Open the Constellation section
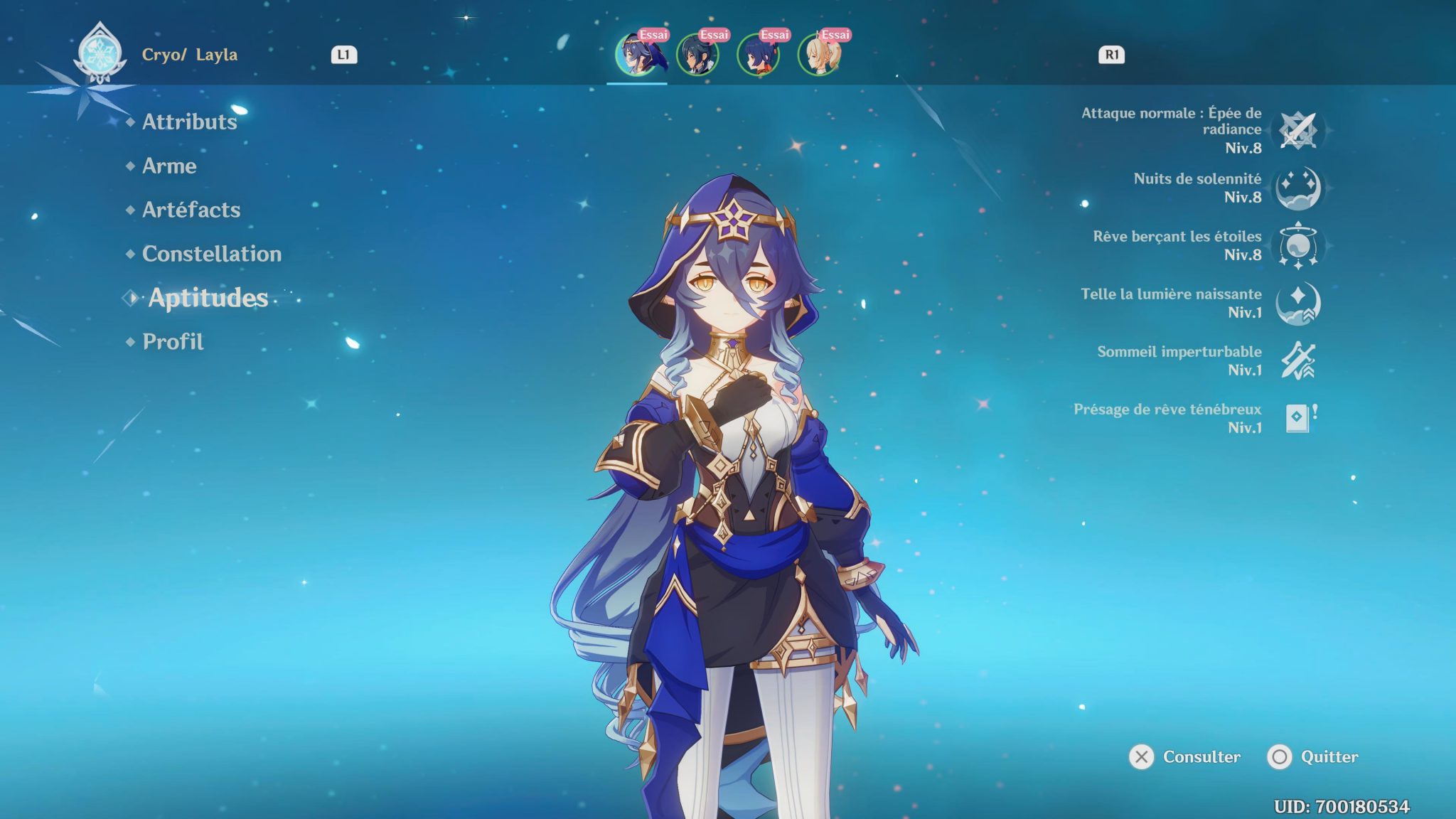 pyautogui.click(x=211, y=253)
